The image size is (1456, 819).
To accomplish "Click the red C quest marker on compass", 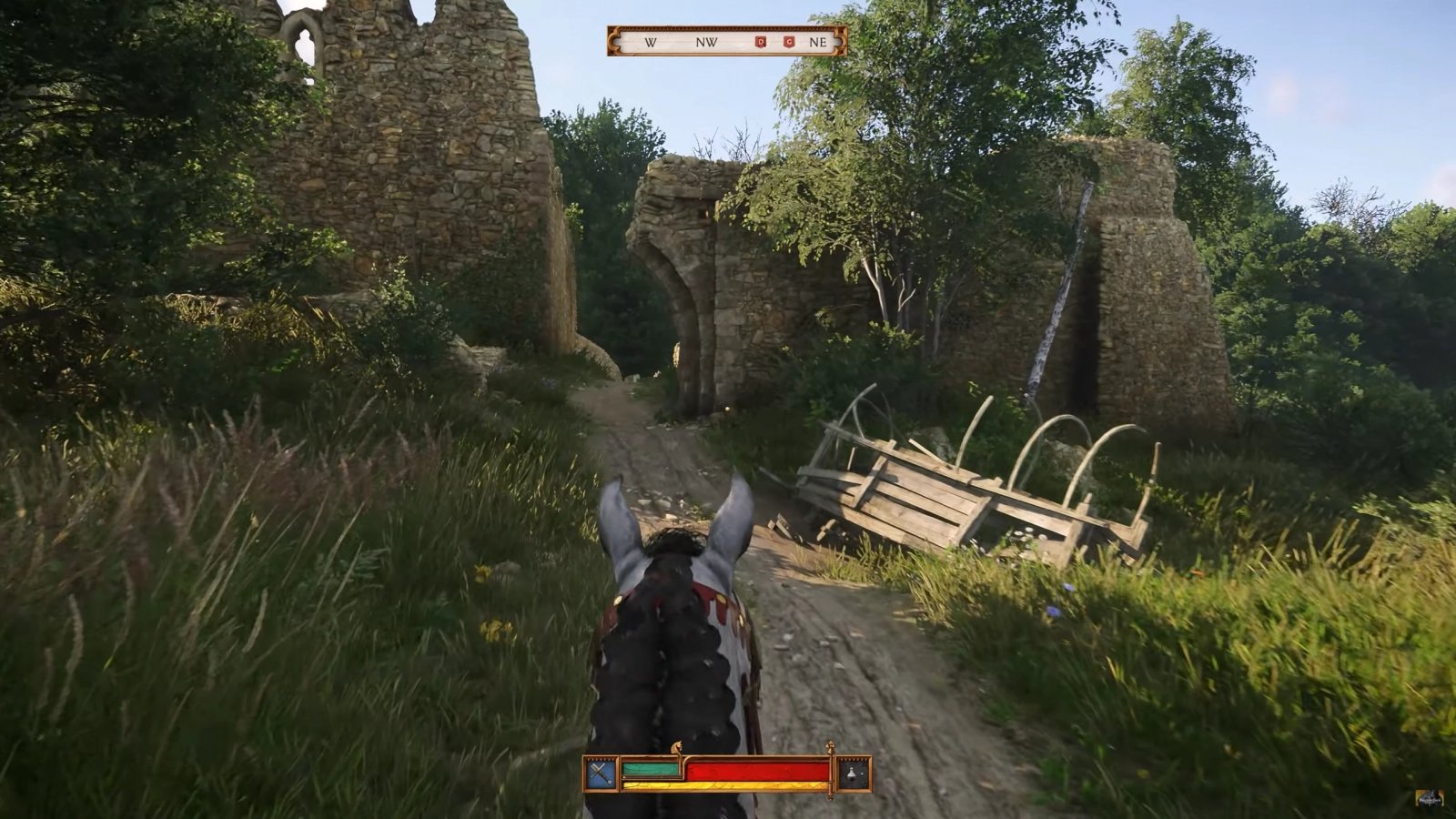I will [787, 42].
